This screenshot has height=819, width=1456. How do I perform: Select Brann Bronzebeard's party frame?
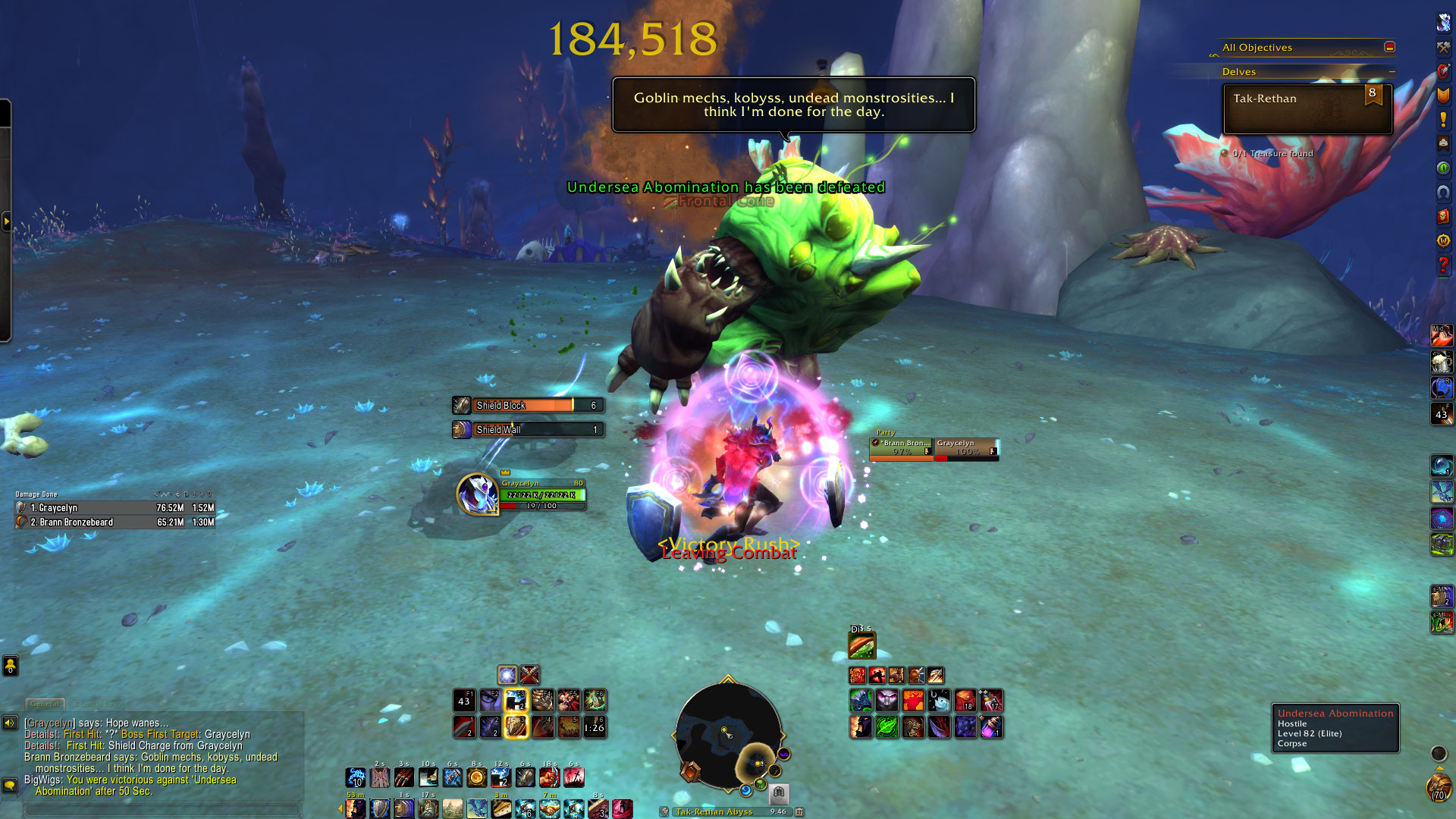point(902,448)
